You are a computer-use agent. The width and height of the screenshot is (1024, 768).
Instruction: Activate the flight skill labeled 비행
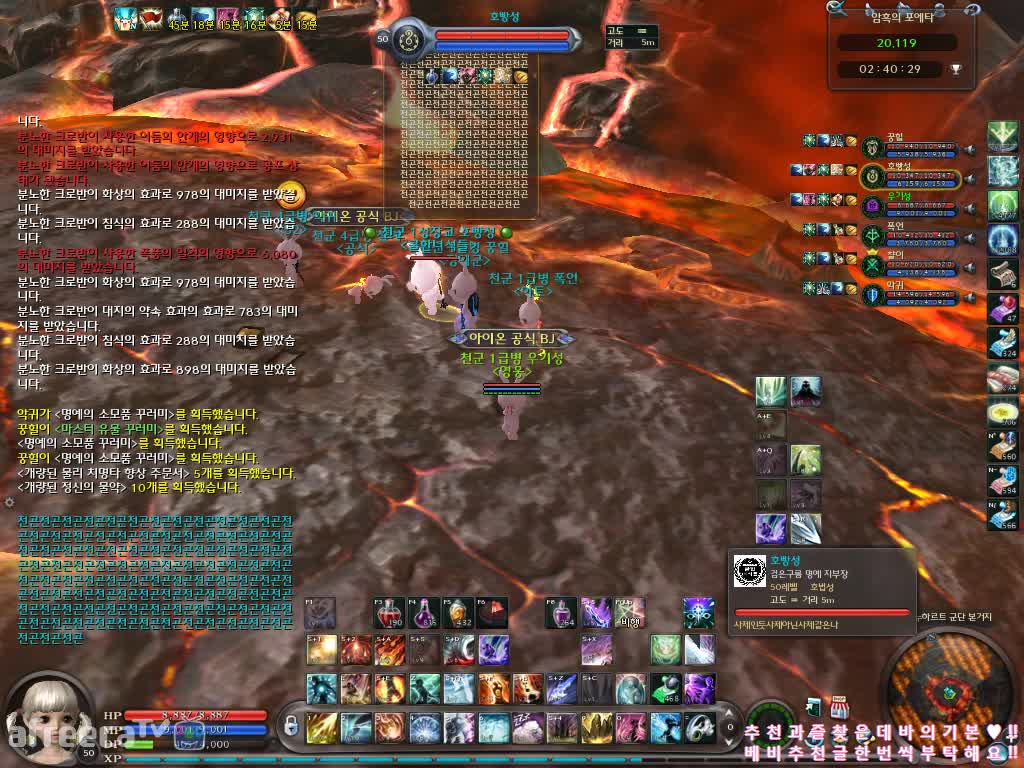(x=629, y=612)
